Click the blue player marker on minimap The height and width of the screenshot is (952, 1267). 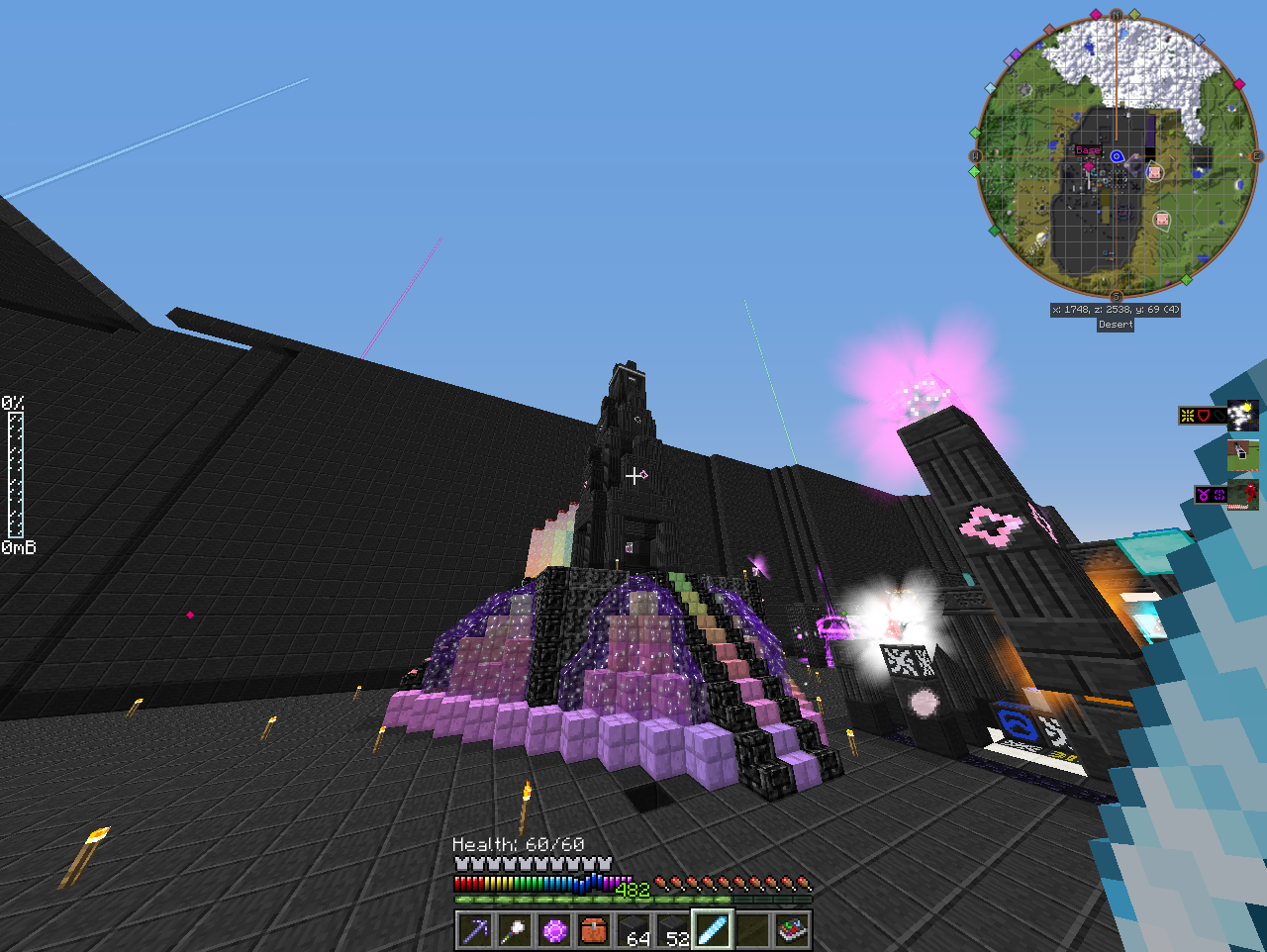1117,156
